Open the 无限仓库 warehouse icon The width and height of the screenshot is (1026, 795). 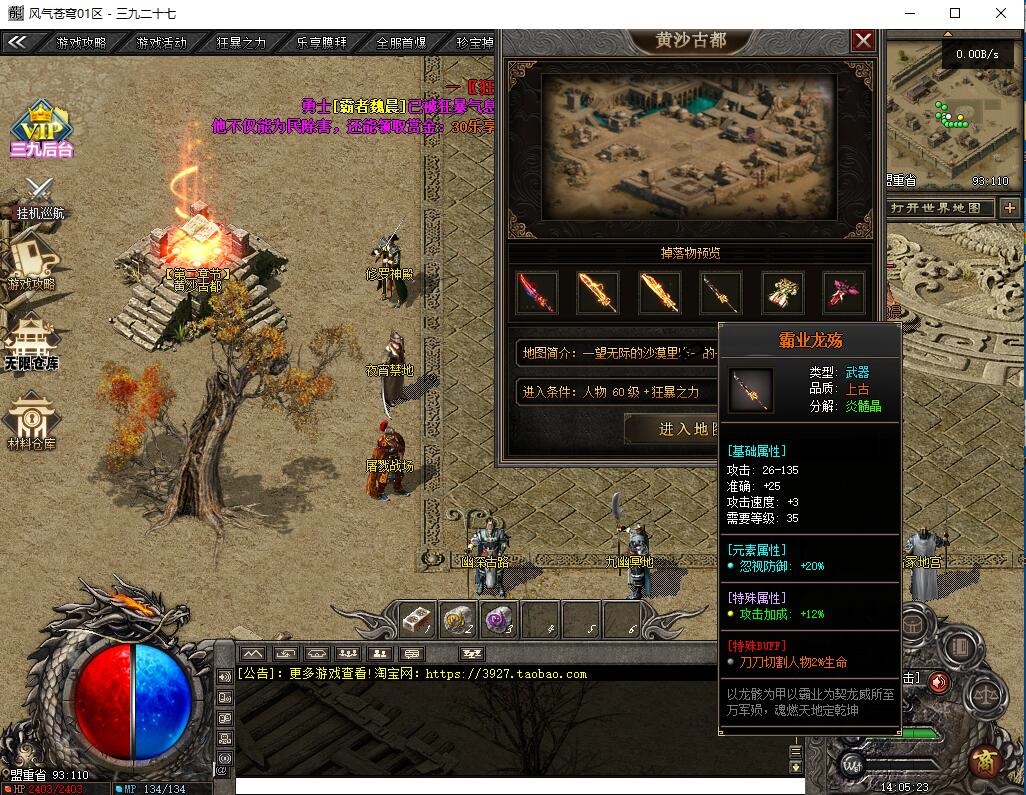[31, 341]
